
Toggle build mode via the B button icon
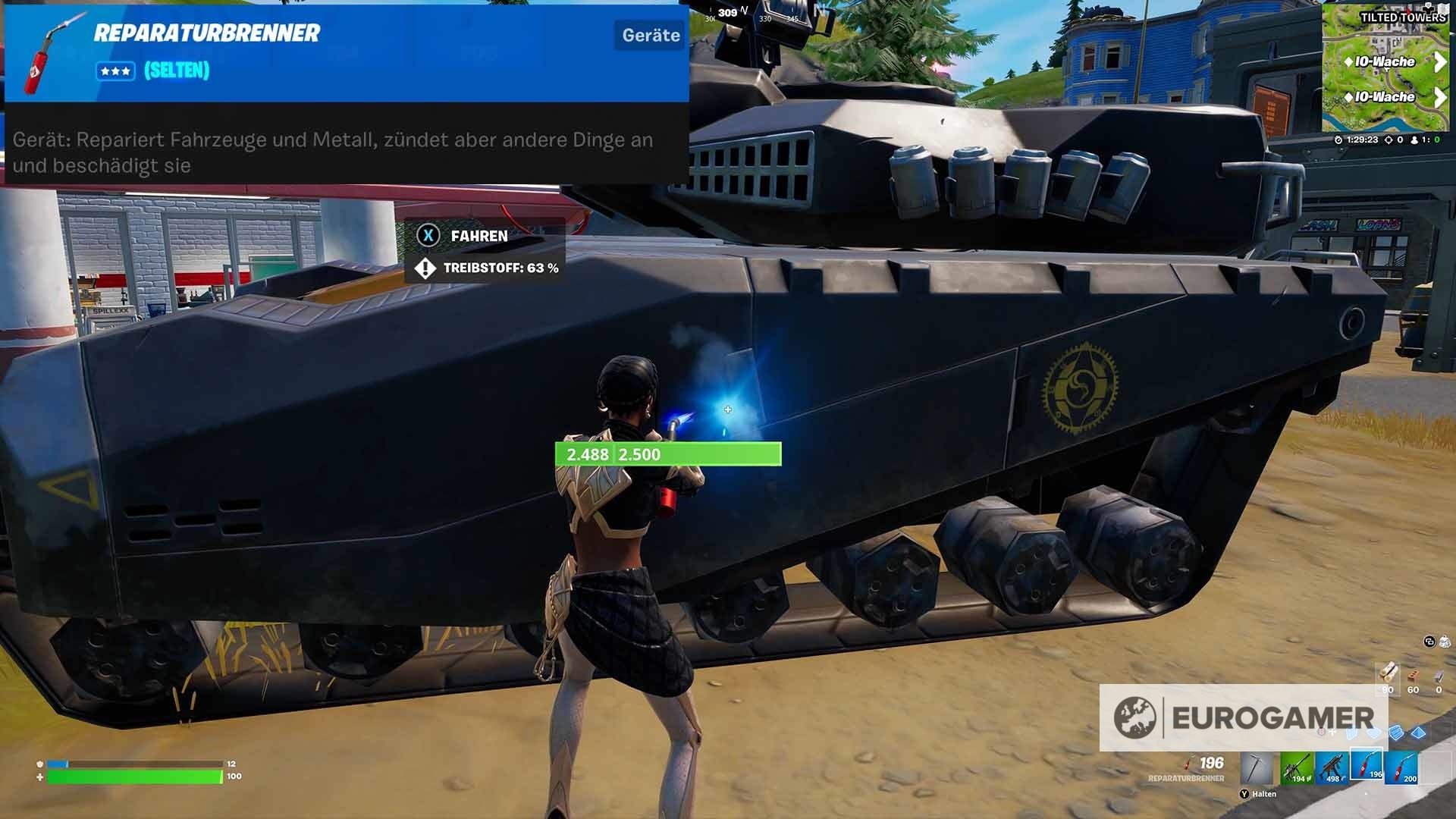(x=1321, y=731)
